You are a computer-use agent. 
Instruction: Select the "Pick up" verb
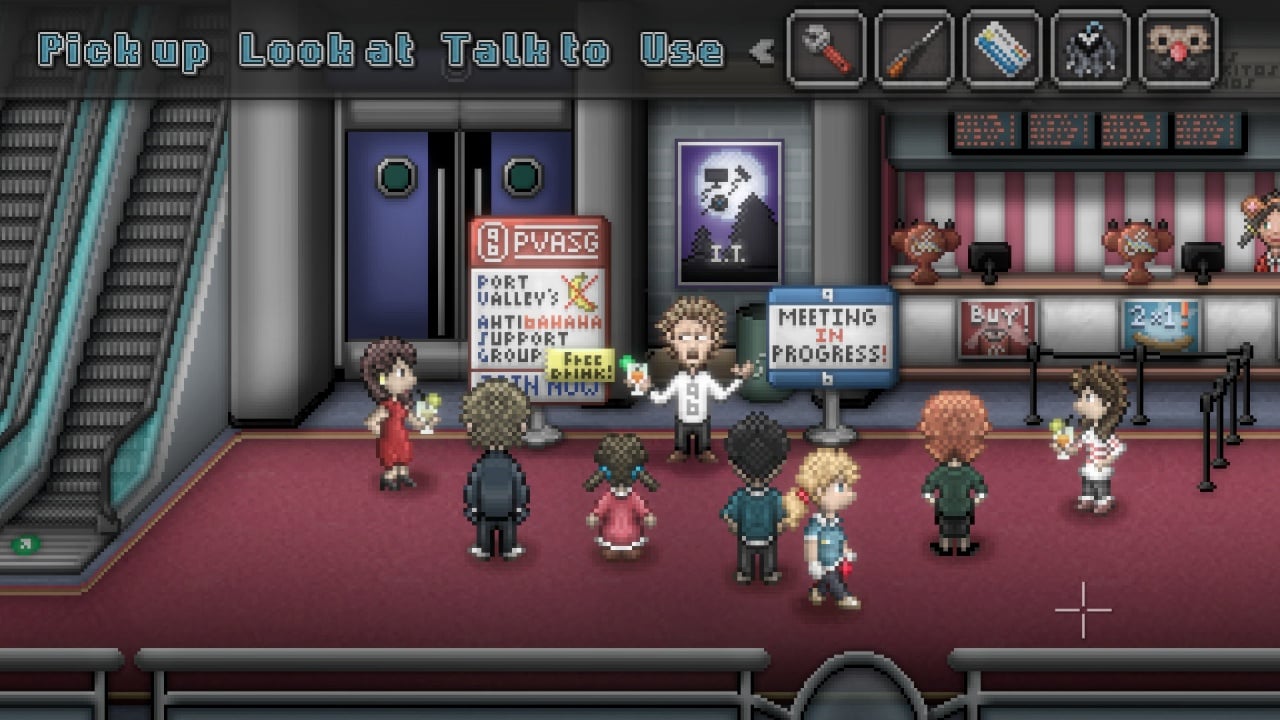[123, 51]
